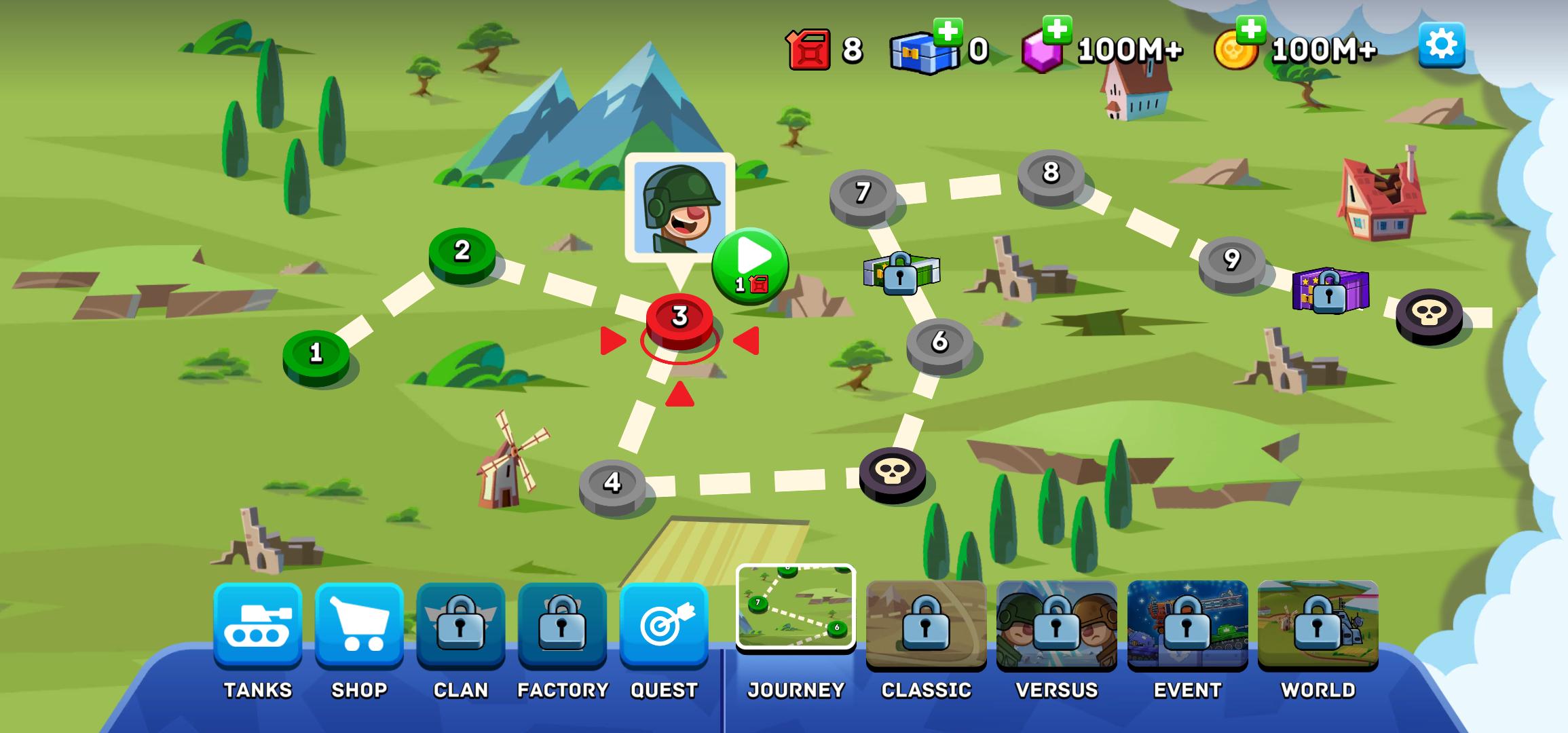Tap the locked purple chest reward
Viewport: 1568px width, 733px height.
click(x=1330, y=290)
